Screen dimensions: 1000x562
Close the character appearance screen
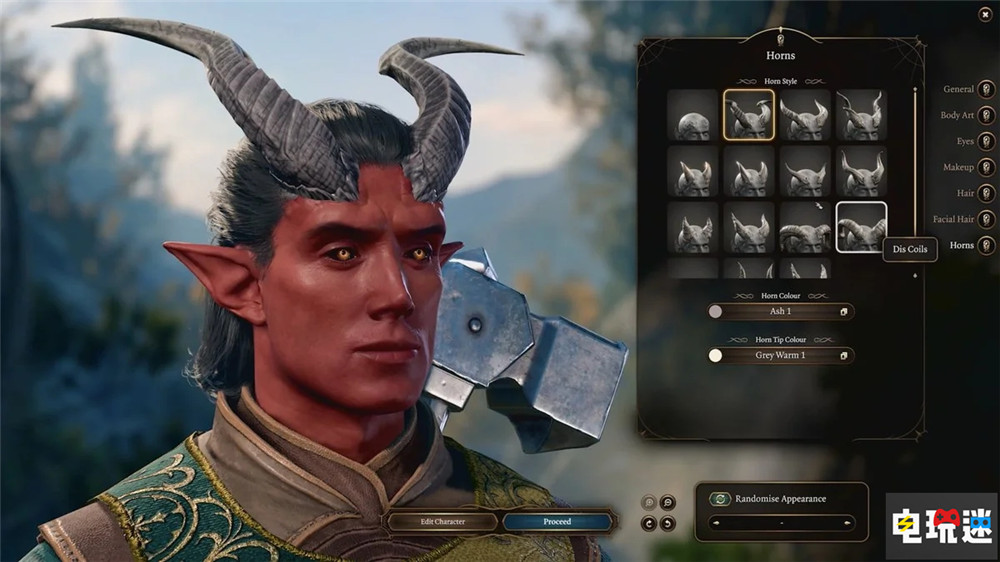[x=987, y=14]
